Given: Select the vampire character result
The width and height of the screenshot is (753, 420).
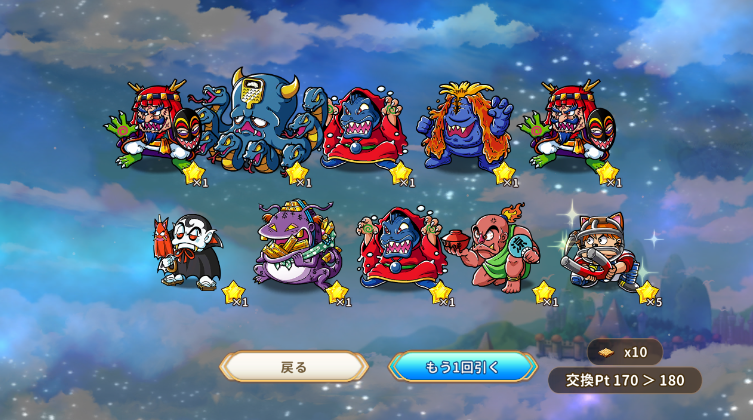Looking at the screenshot, I should (187, 252).
